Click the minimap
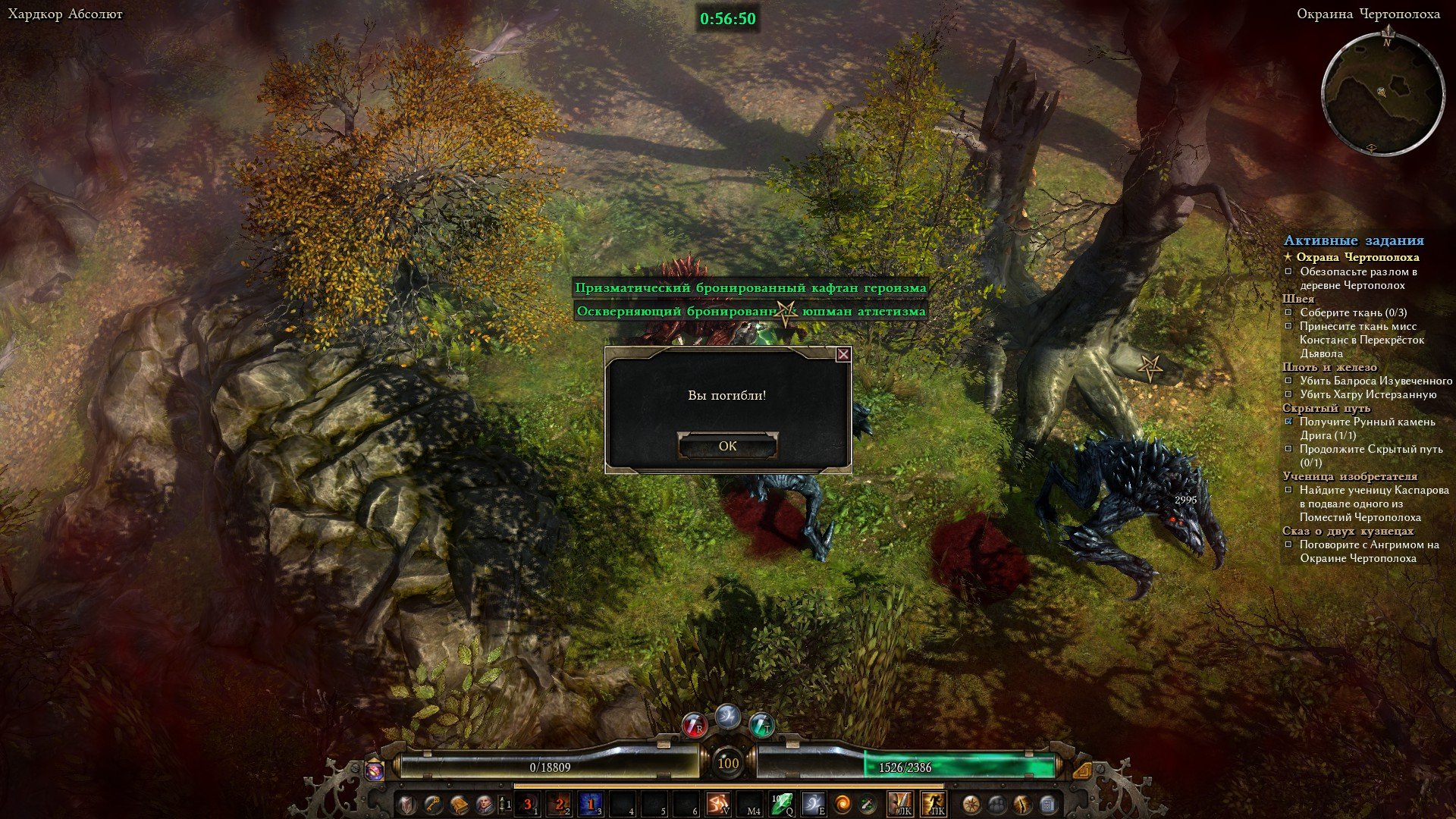Image resolution: width=1456 pixels, height=819 pixels. point(1382,95)
